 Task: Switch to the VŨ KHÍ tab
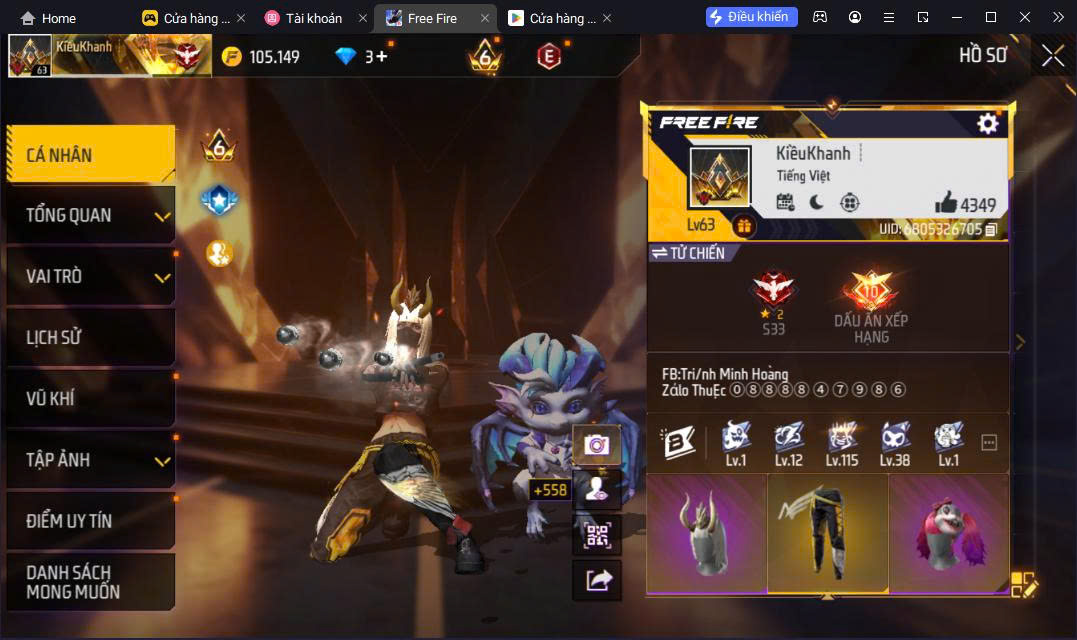click(x=90, y=398)
